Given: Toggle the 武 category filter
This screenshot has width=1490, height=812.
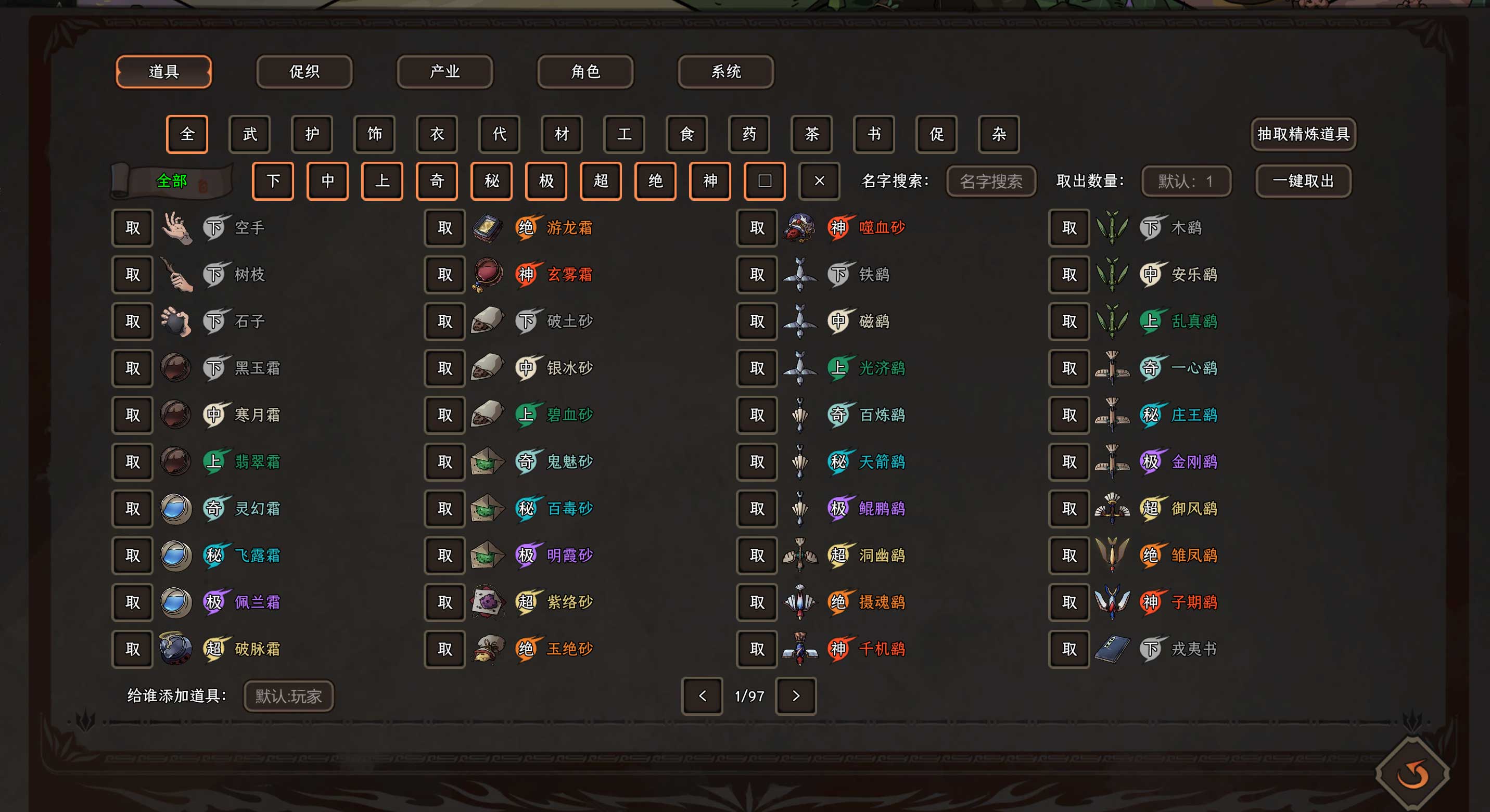Looking at the screenshot, I should (249, 134).
